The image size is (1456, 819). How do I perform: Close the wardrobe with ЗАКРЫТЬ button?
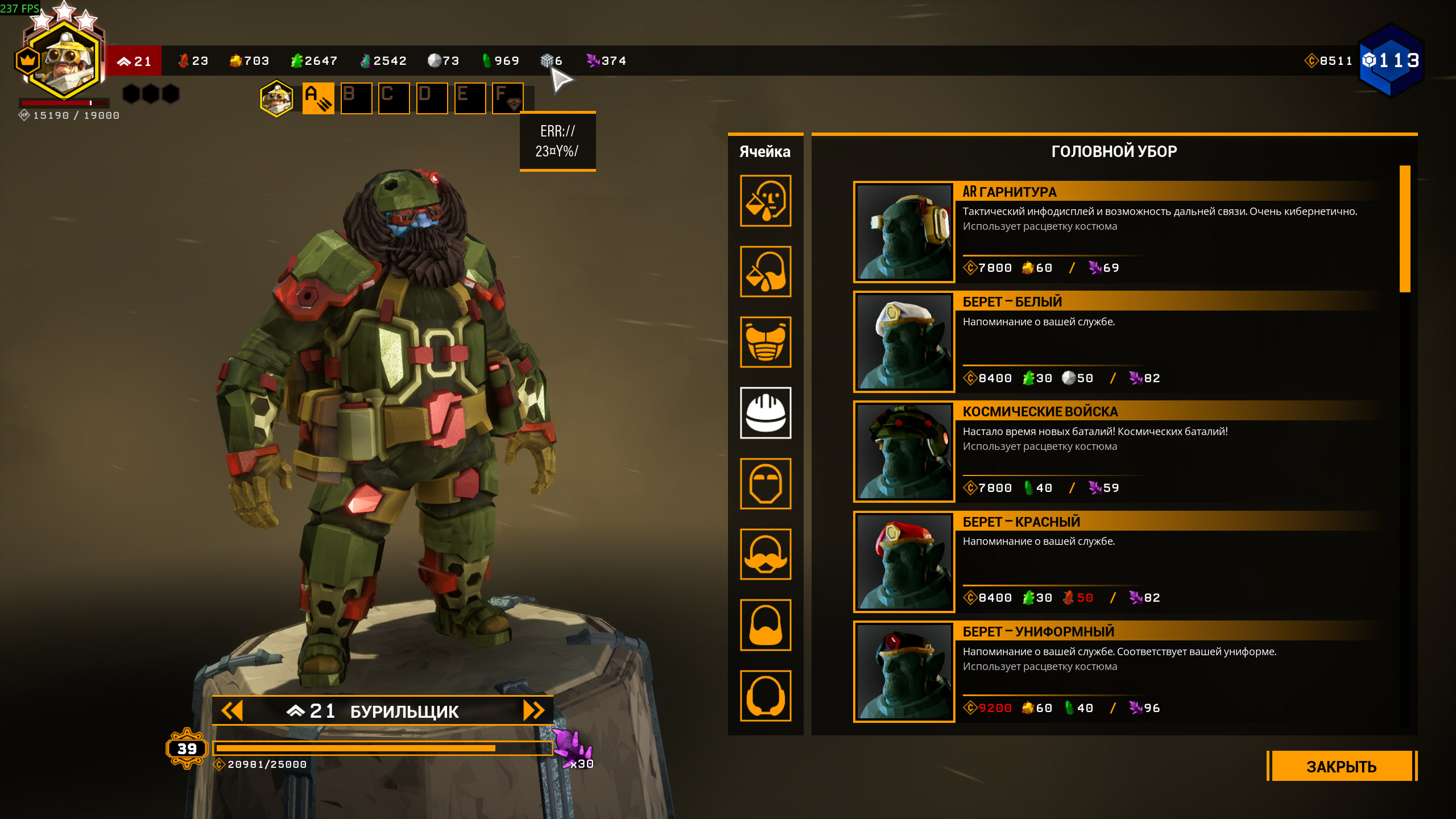click(1341, 766)
